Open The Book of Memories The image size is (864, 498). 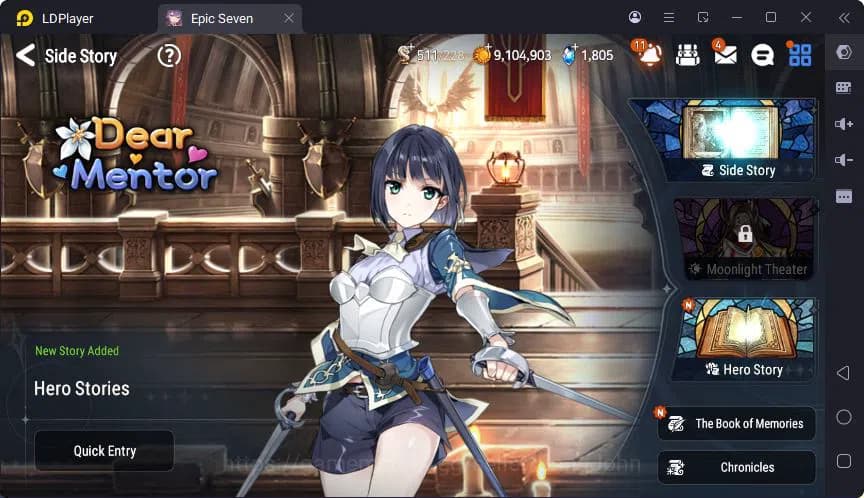737,424
